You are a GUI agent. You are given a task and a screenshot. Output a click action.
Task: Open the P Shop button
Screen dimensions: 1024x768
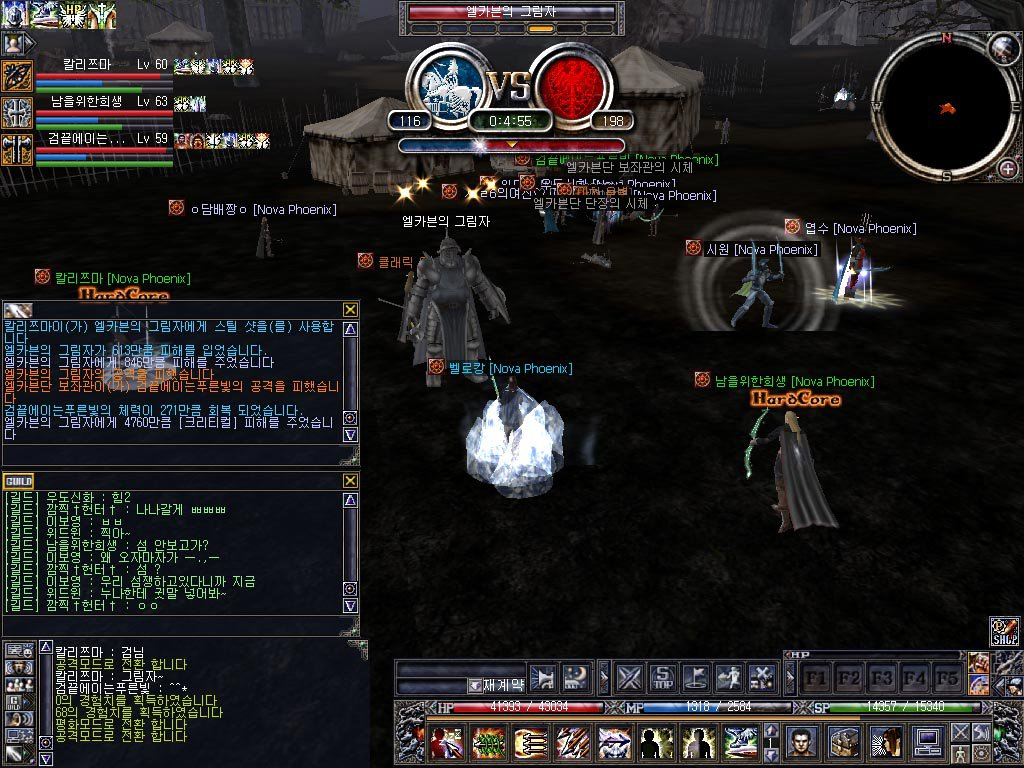[x=1004, y=631]
